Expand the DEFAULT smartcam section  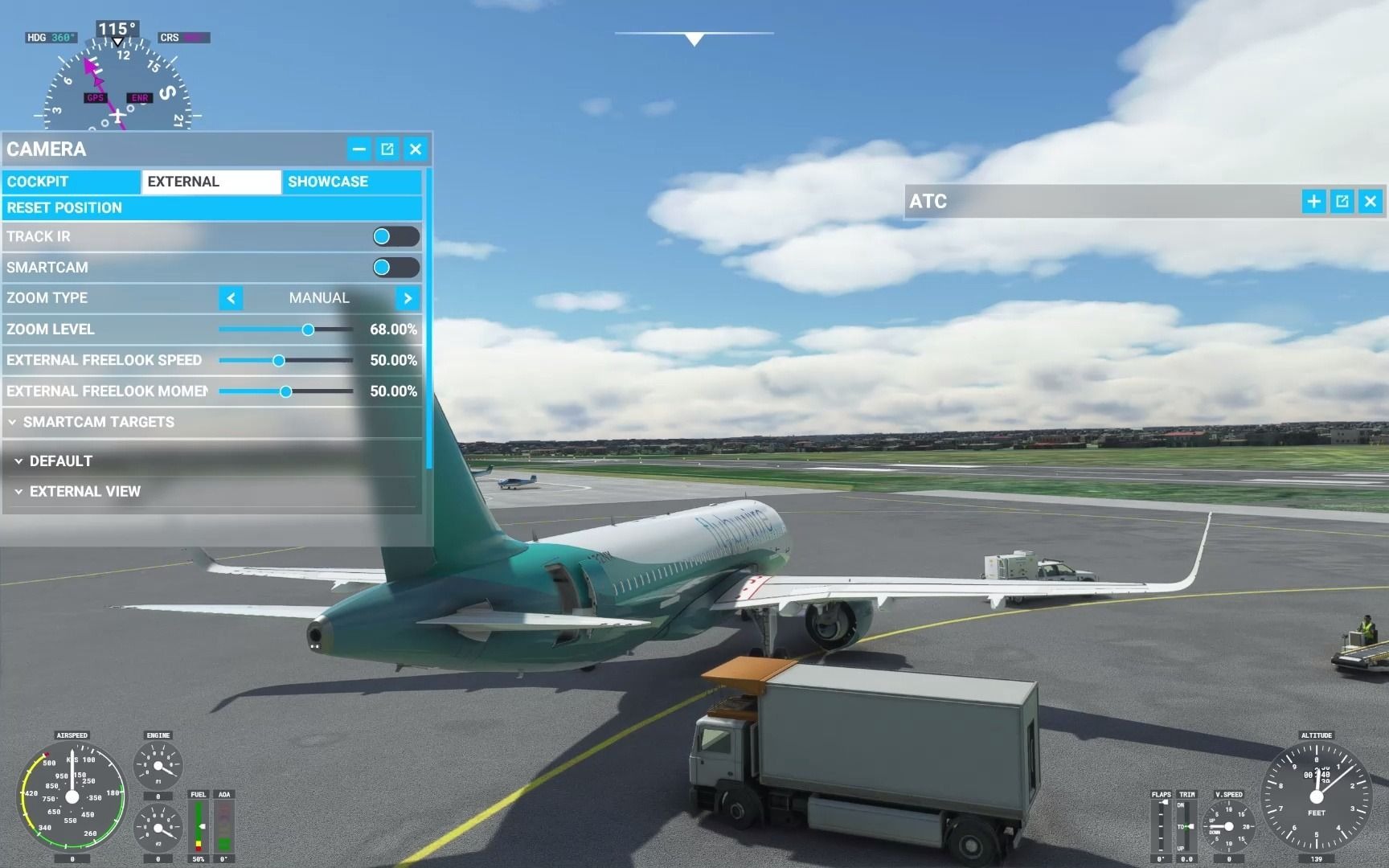(x=60, y=461)
